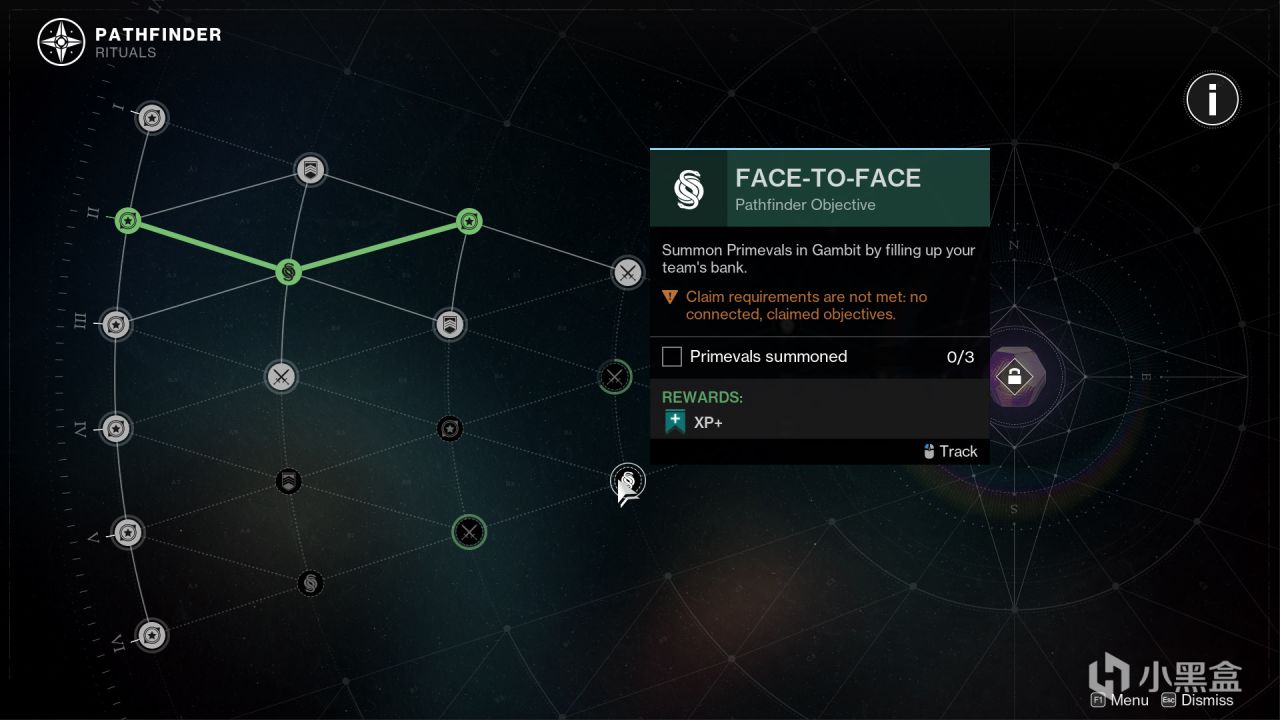Pick the star node beside numeral III
Viewport: 1280px width, 720px height.
point(116,324)
